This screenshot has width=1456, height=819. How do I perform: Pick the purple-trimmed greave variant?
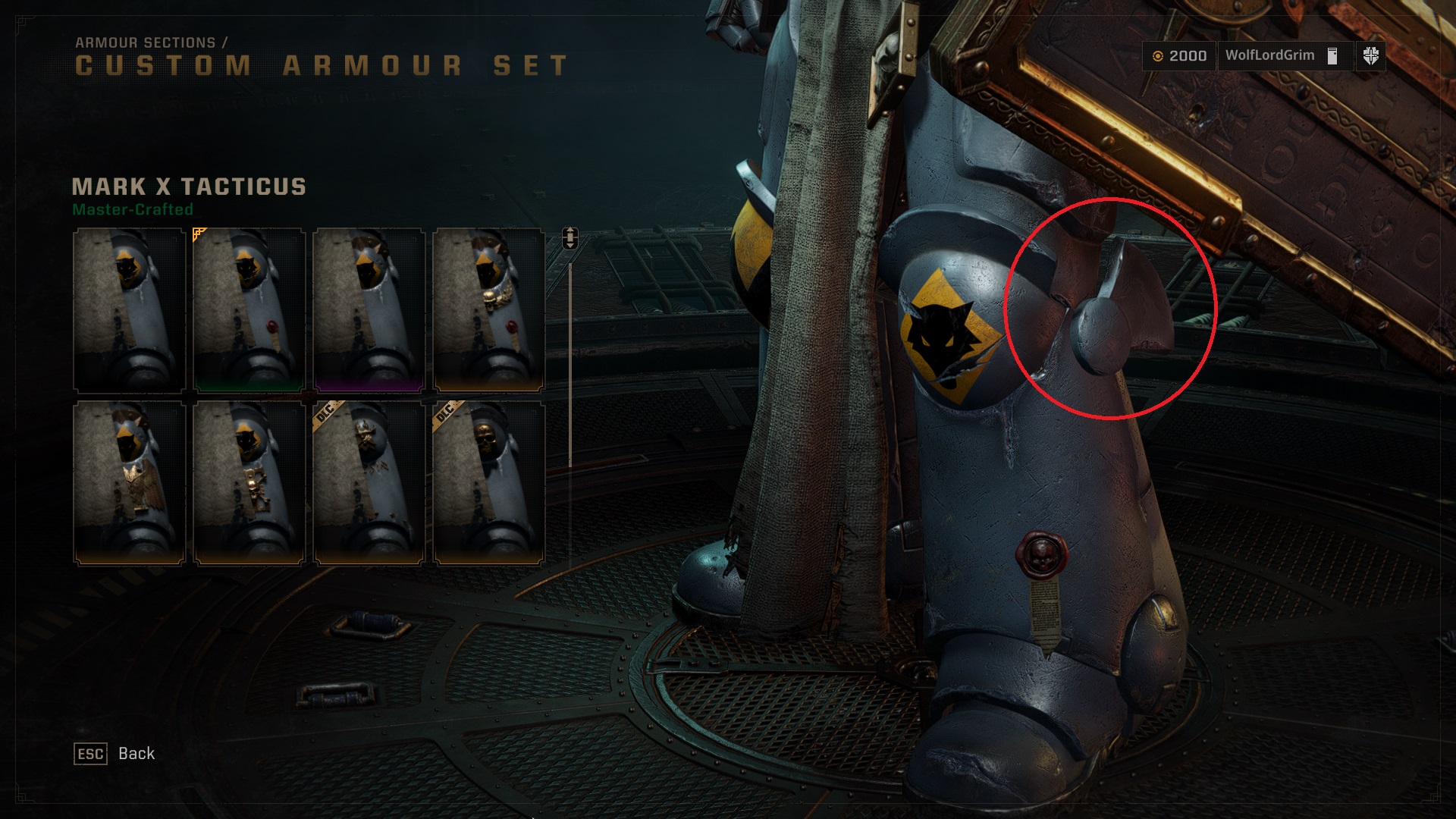pos(369,310)
